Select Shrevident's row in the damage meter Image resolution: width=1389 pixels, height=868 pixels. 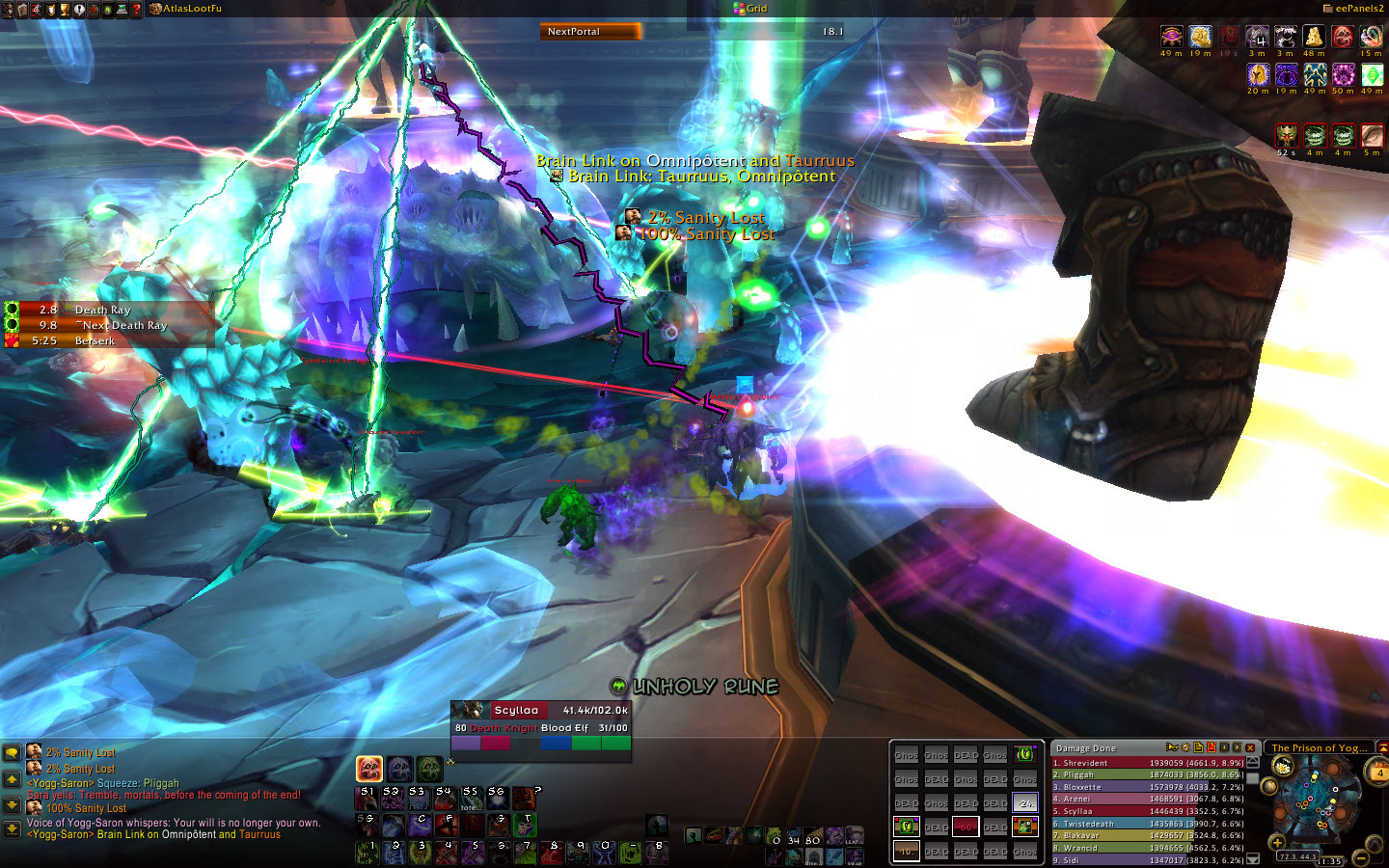coord(1148,763)
